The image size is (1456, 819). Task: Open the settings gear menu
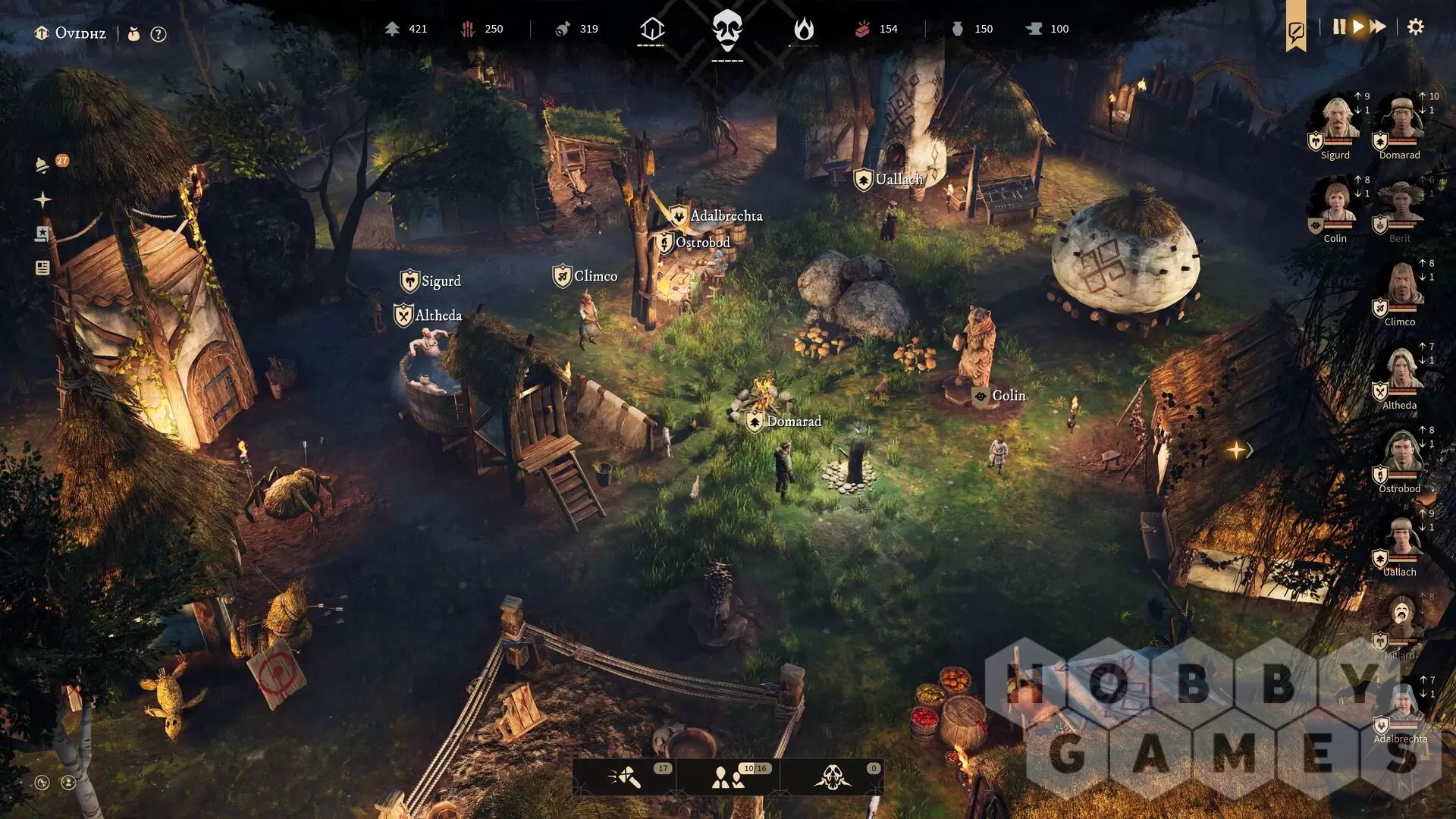(1415, 27)
